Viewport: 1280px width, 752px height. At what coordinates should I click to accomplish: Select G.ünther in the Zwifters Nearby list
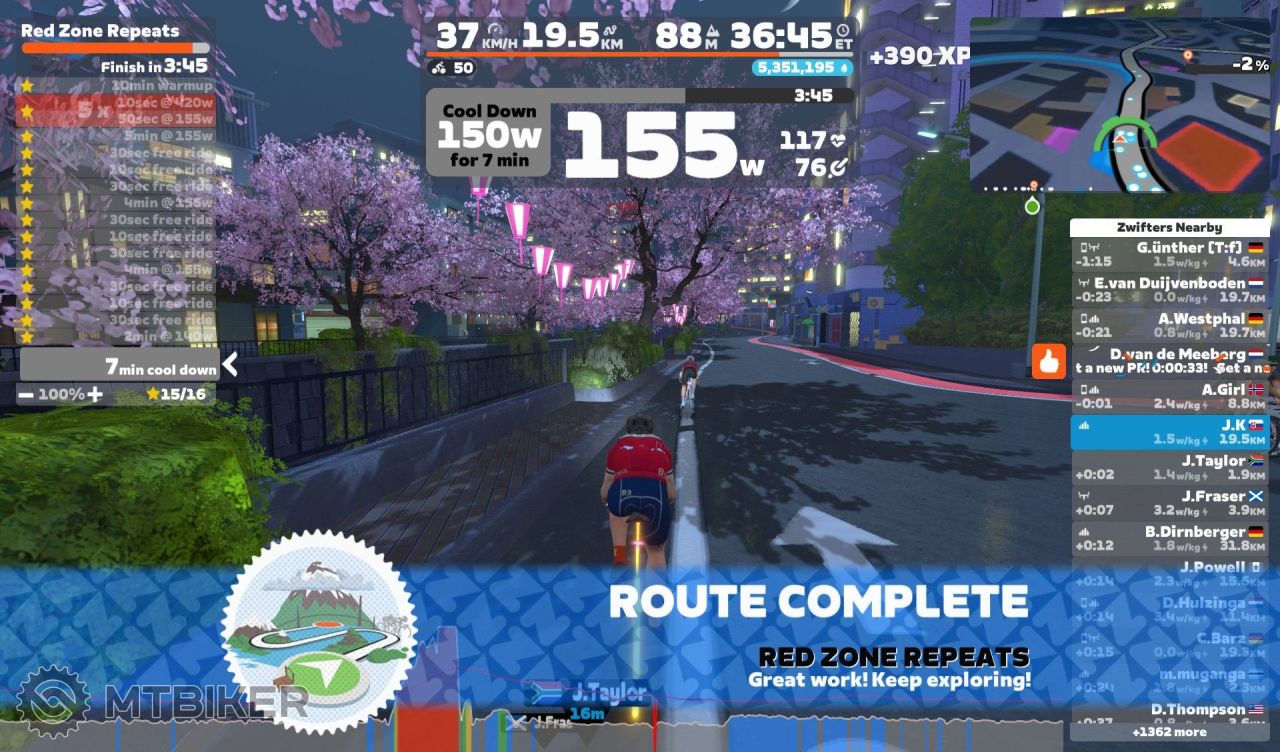[1169, 254]
